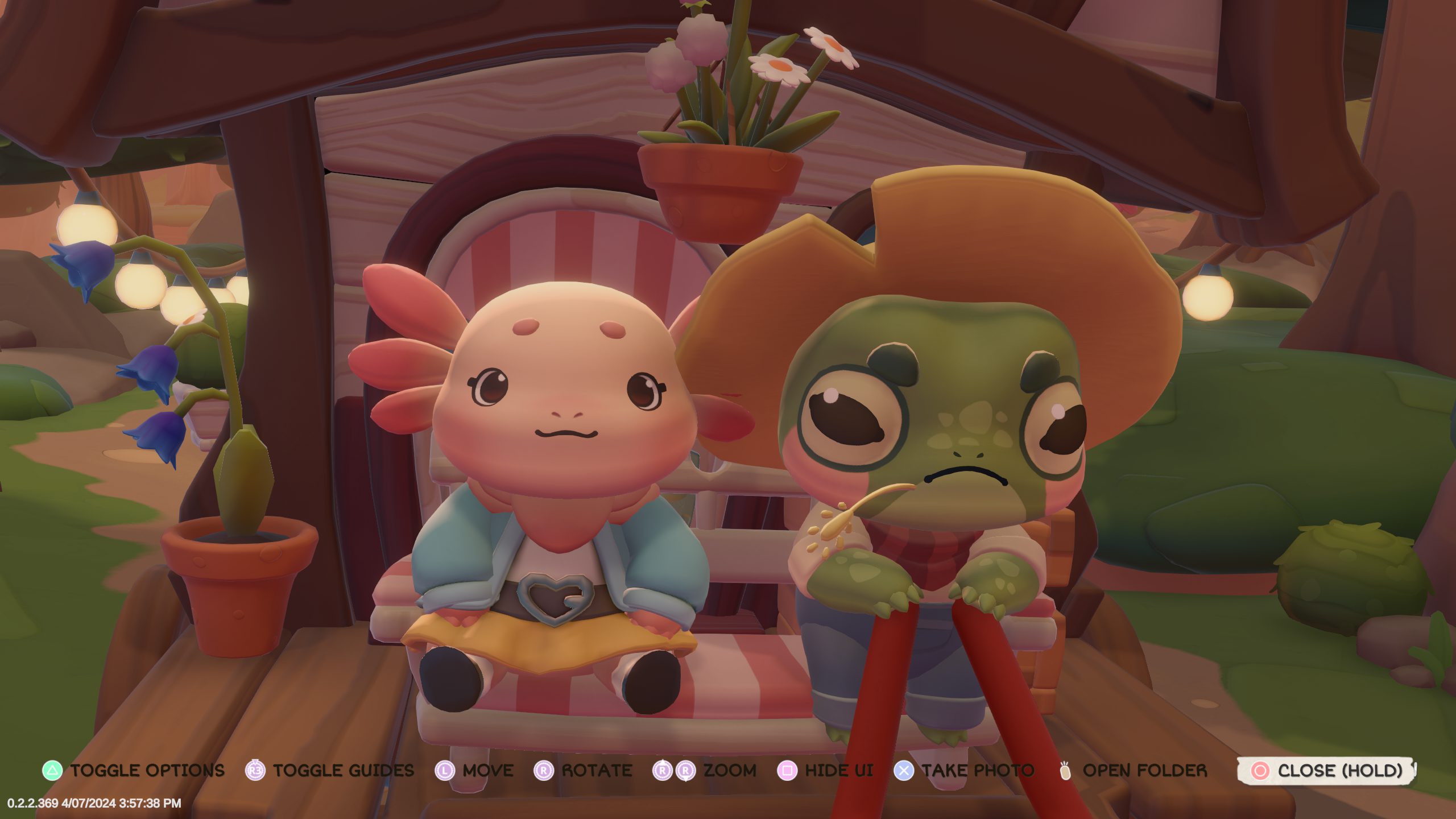Toggle the photo guides
The image size is (1456, 819).
330,771
